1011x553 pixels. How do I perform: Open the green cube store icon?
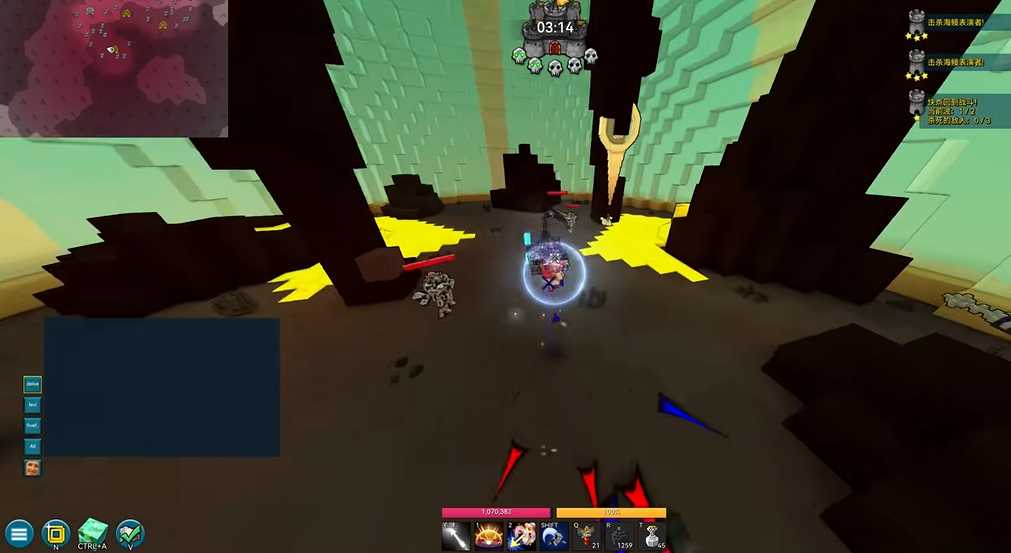(93, 531)
